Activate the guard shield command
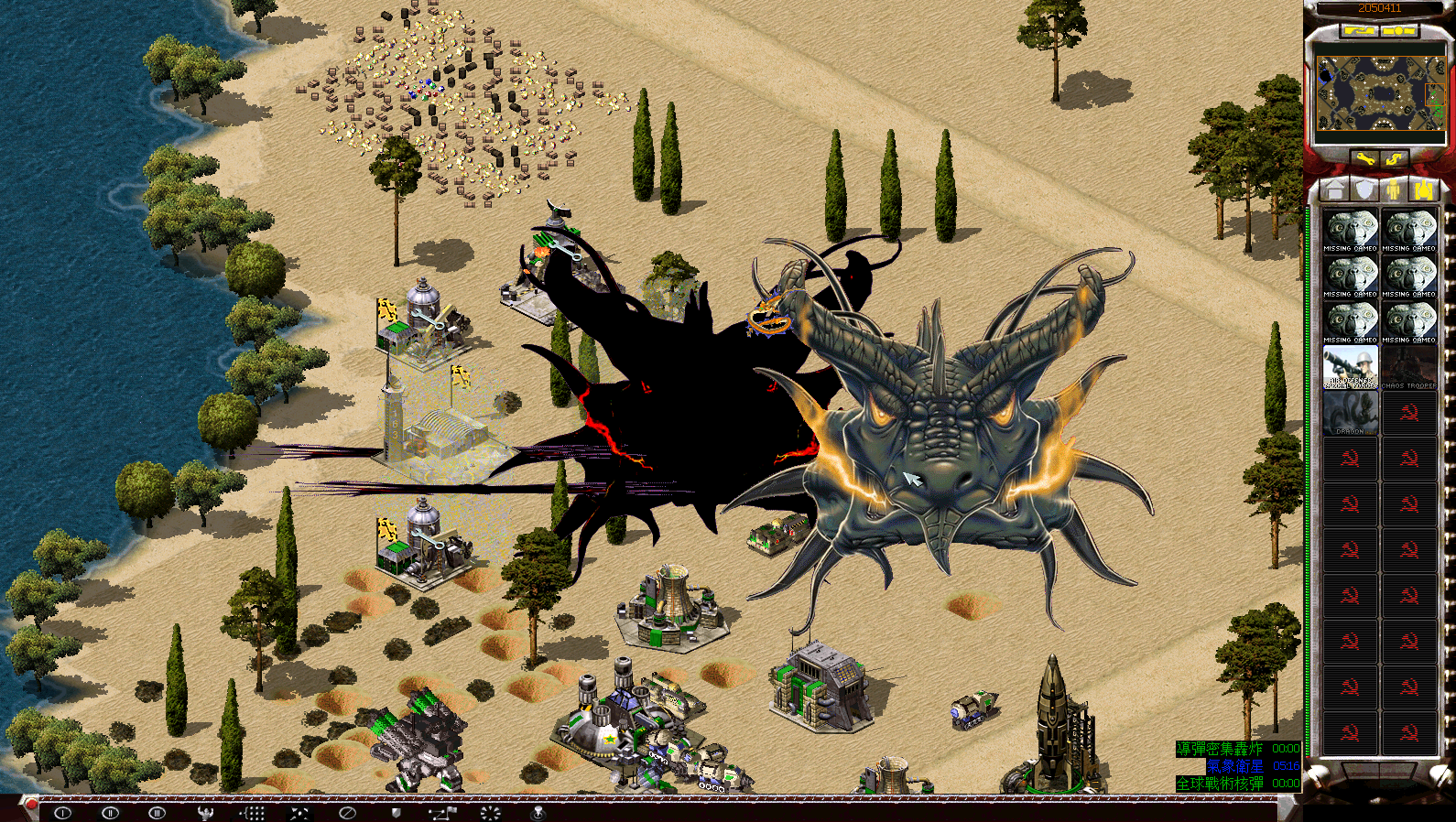The image size is (1456, 822). (x=396, y=812)
